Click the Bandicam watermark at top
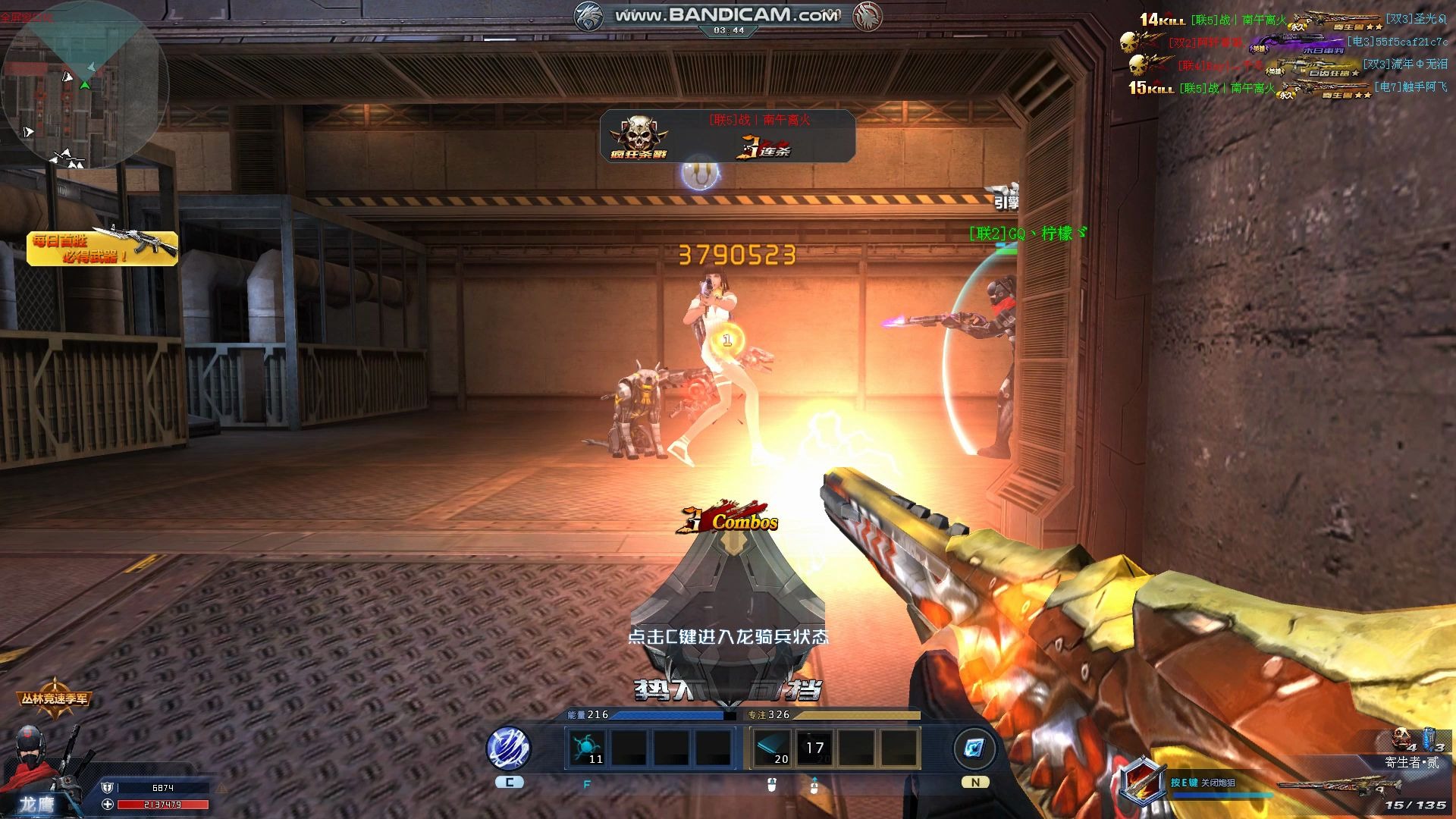 [x=726, y=15]
